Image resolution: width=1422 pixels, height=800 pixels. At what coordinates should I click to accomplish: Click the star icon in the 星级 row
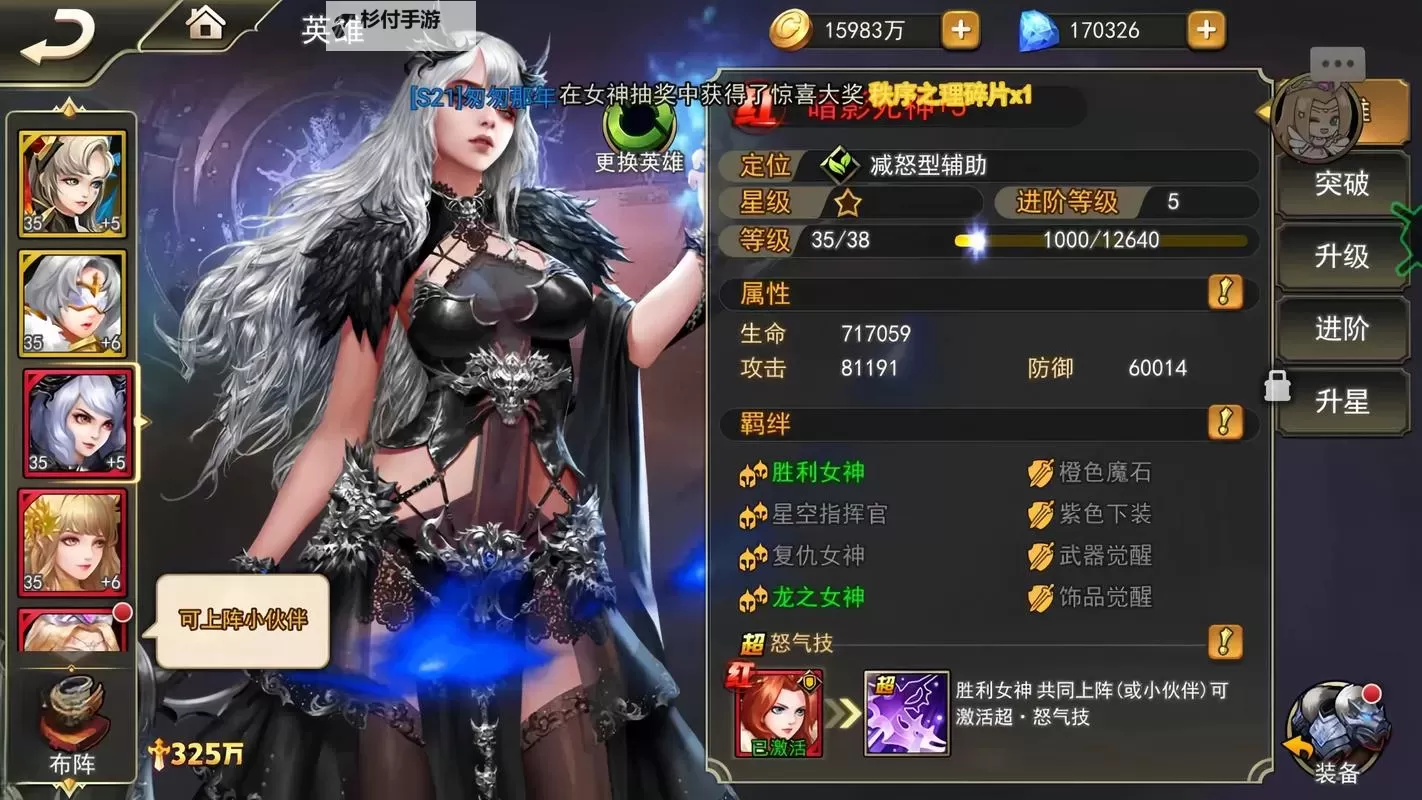tap(849, 202)
